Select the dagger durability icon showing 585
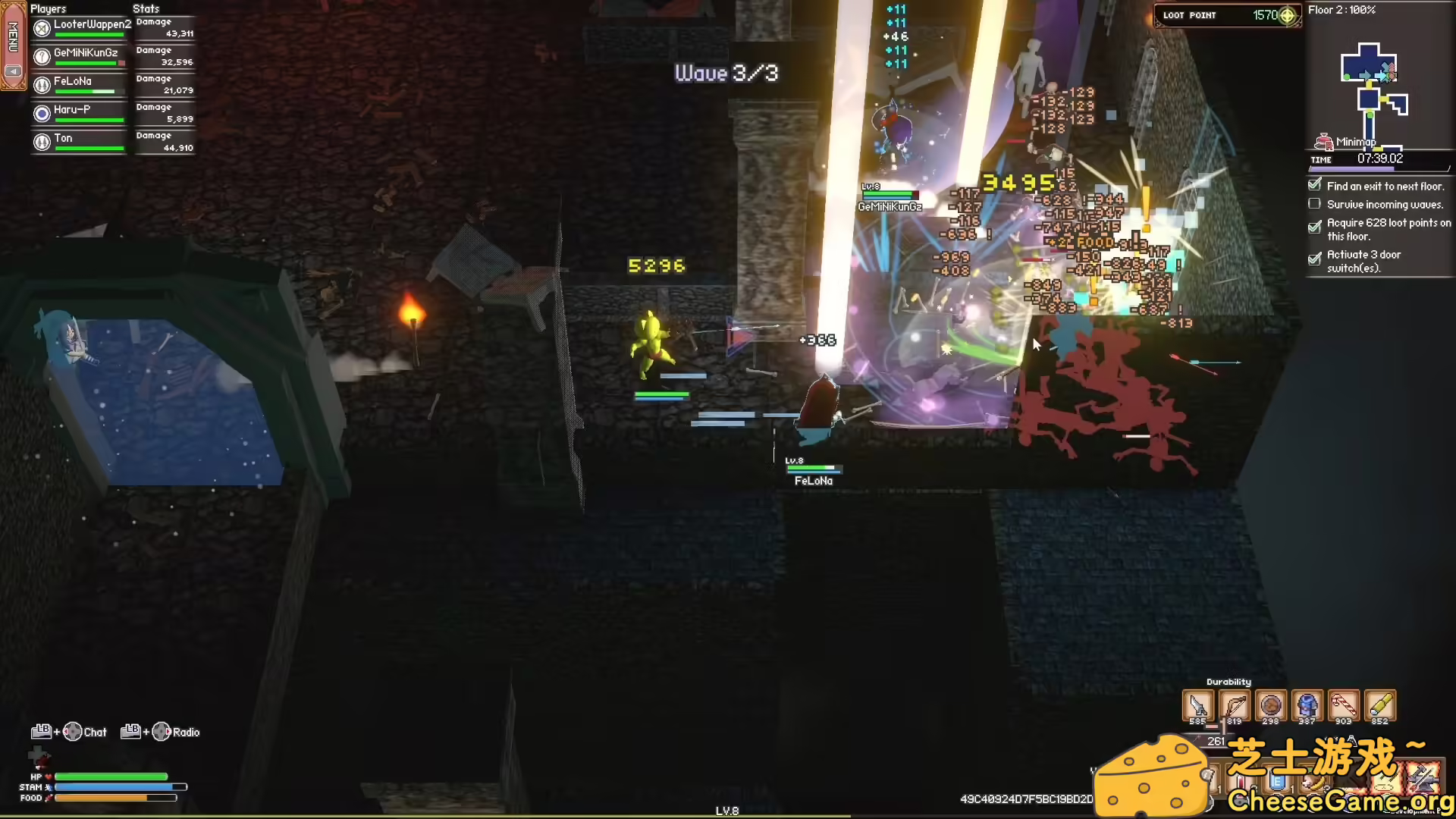 click(1198, 705)
